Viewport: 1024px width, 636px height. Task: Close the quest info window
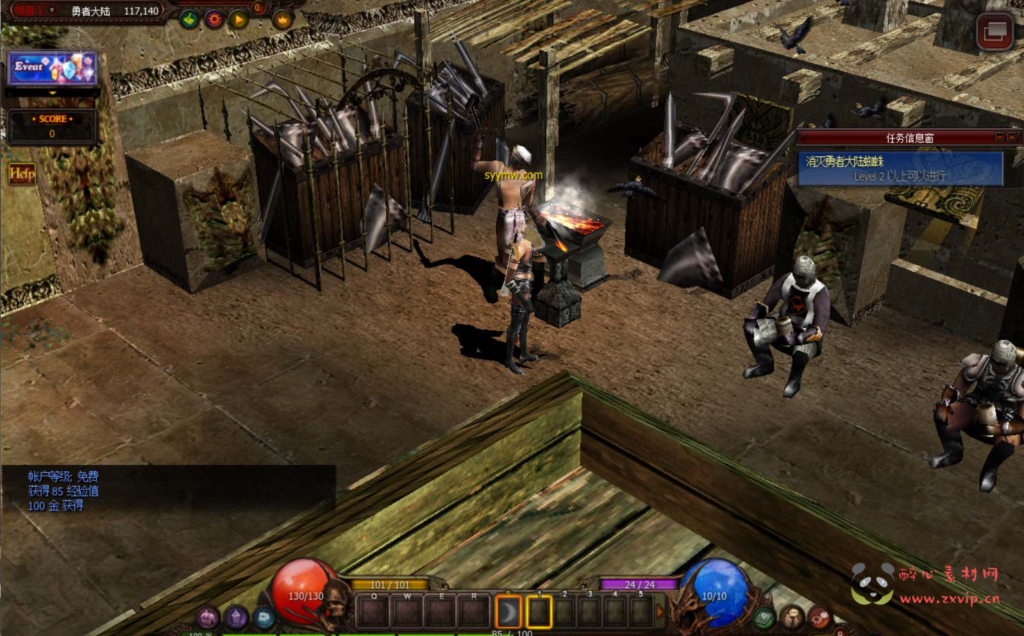(1012, 137)
